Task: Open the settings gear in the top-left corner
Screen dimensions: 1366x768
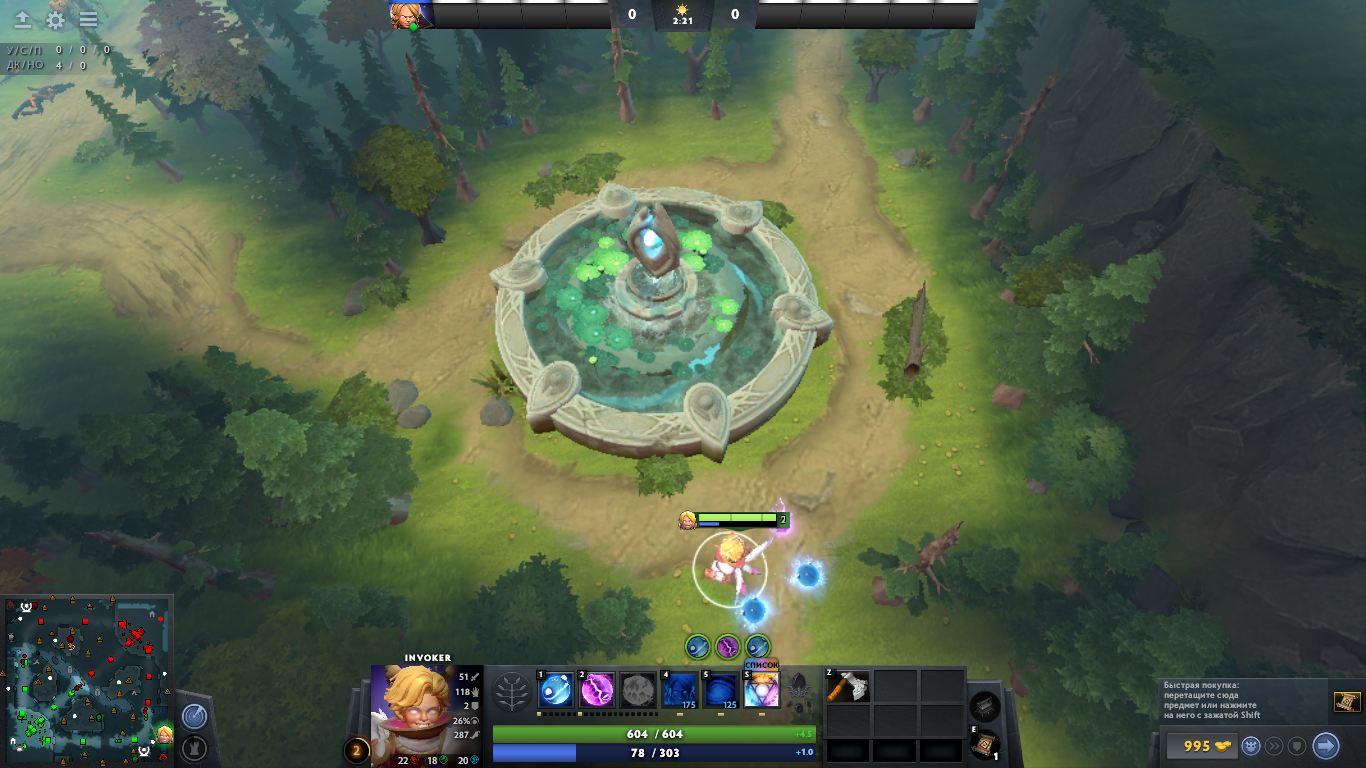Action: (56, 20)
